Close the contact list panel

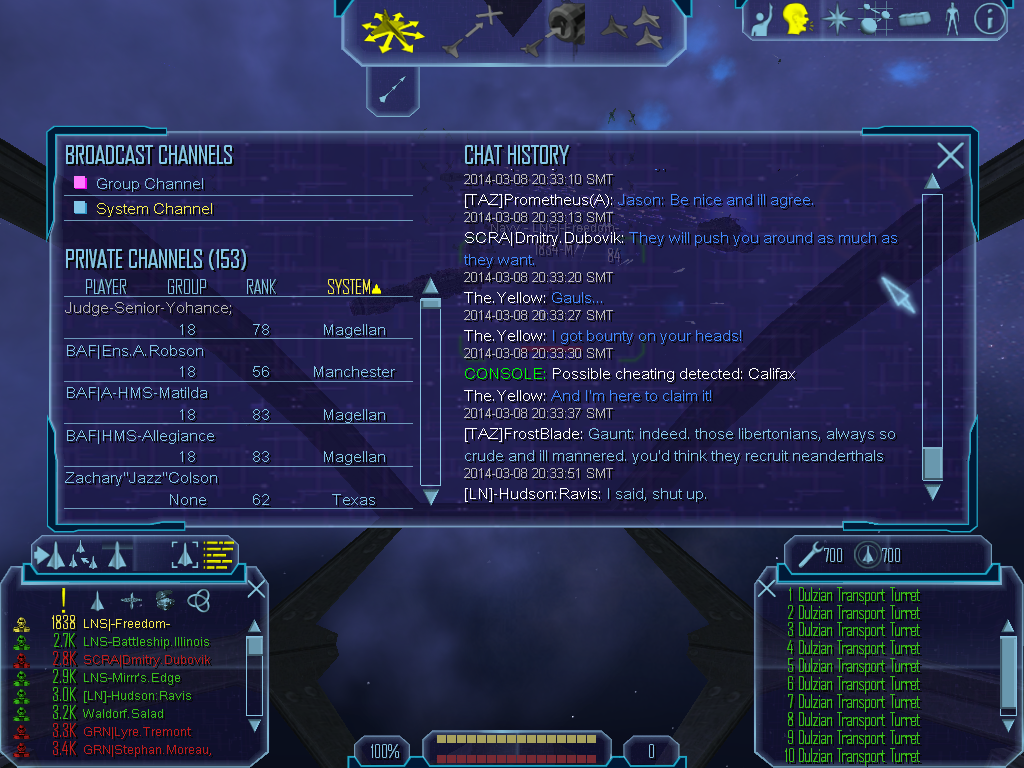coord(256,588)
